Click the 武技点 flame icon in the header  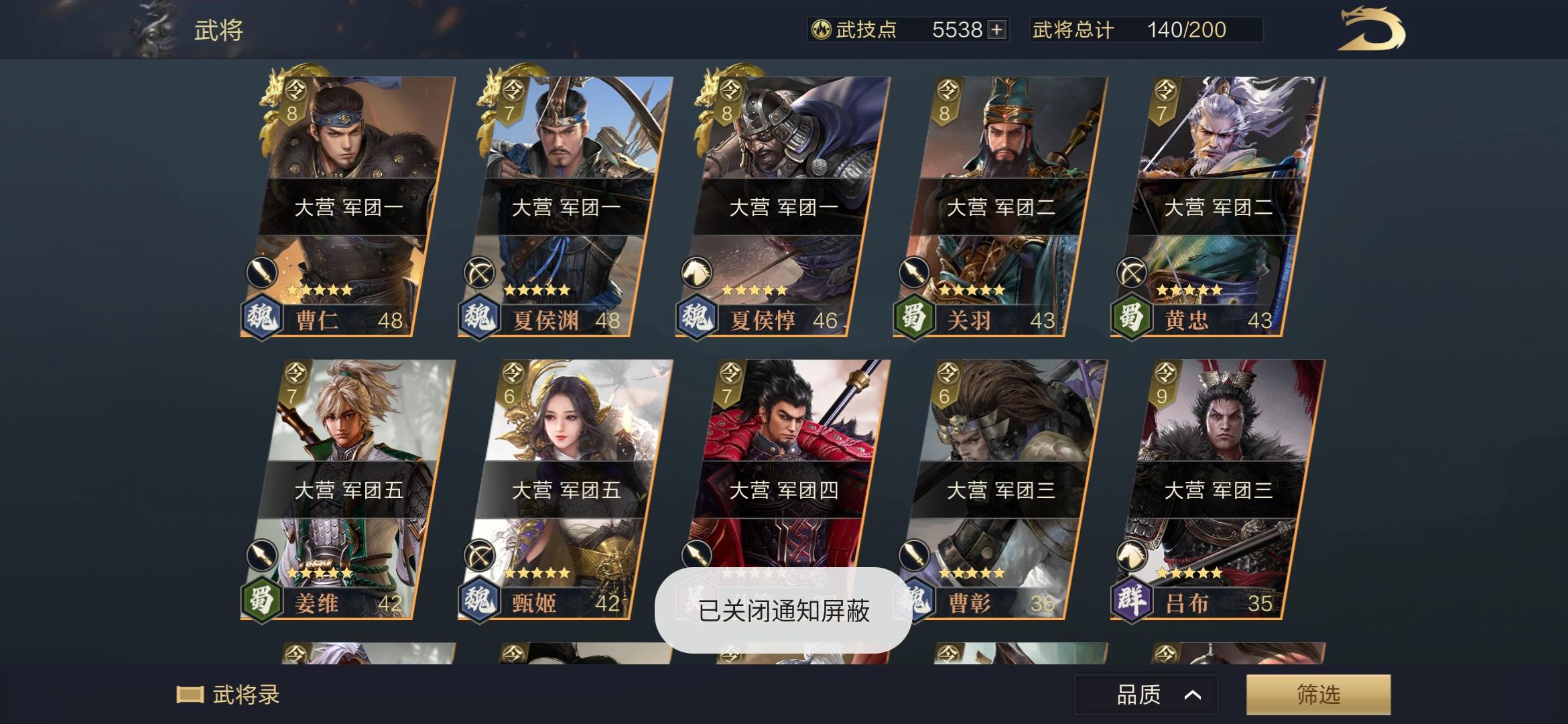[x=822, y=29]
